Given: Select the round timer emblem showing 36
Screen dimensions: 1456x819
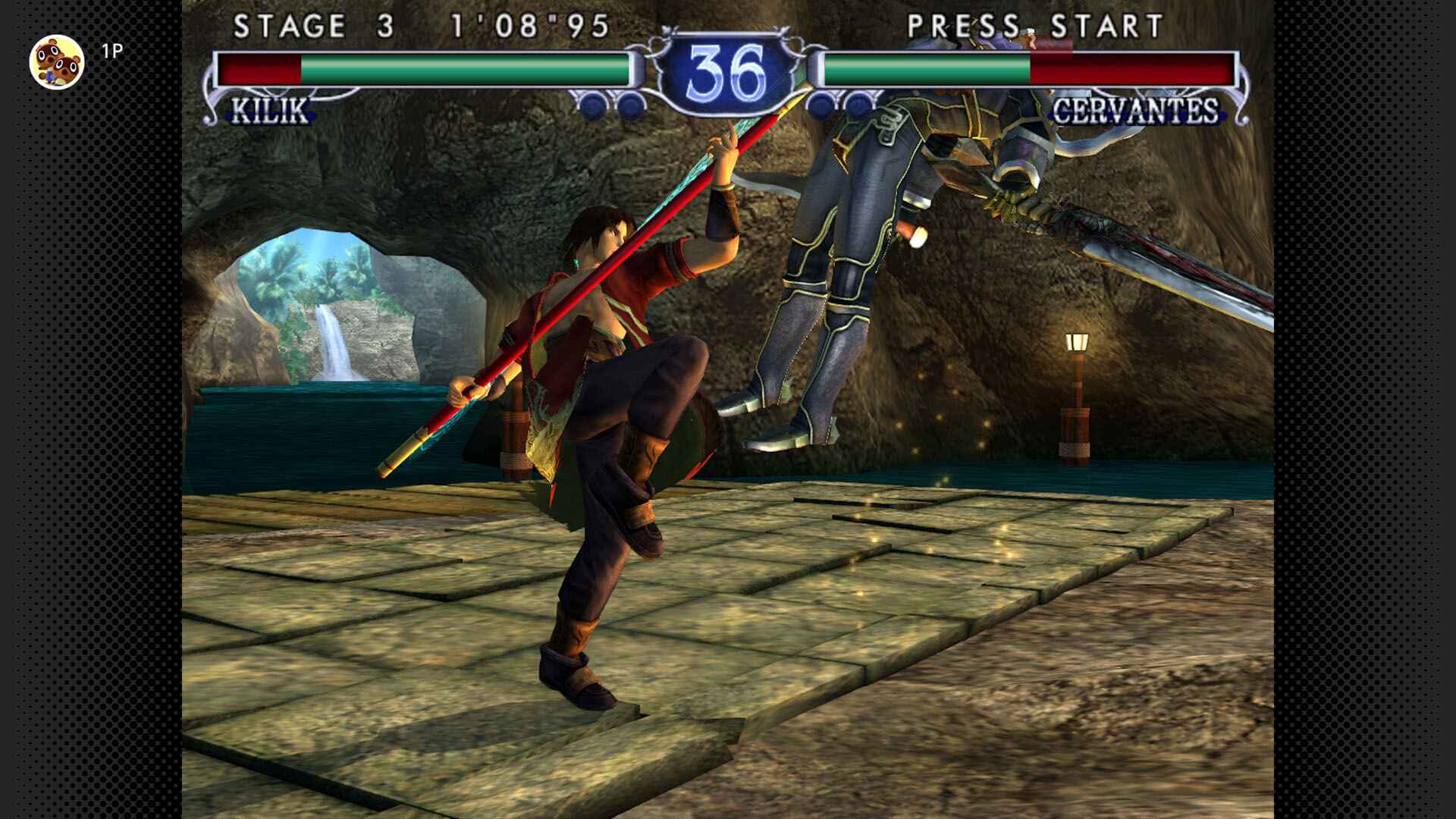Looking at the screenshot, I should click(x=728, y=68).
